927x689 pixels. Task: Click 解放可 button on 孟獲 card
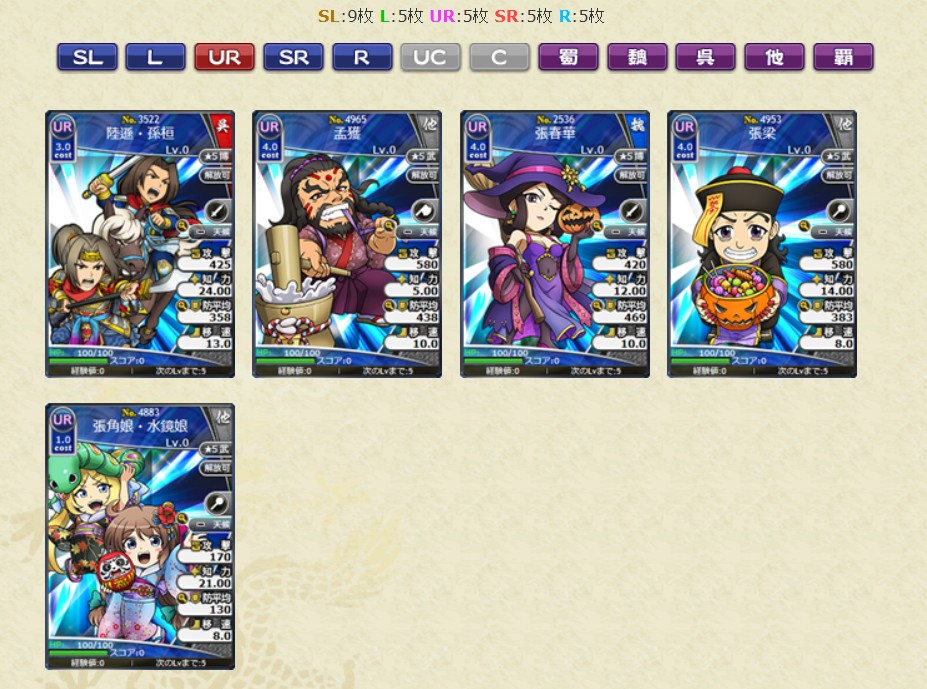424,174
